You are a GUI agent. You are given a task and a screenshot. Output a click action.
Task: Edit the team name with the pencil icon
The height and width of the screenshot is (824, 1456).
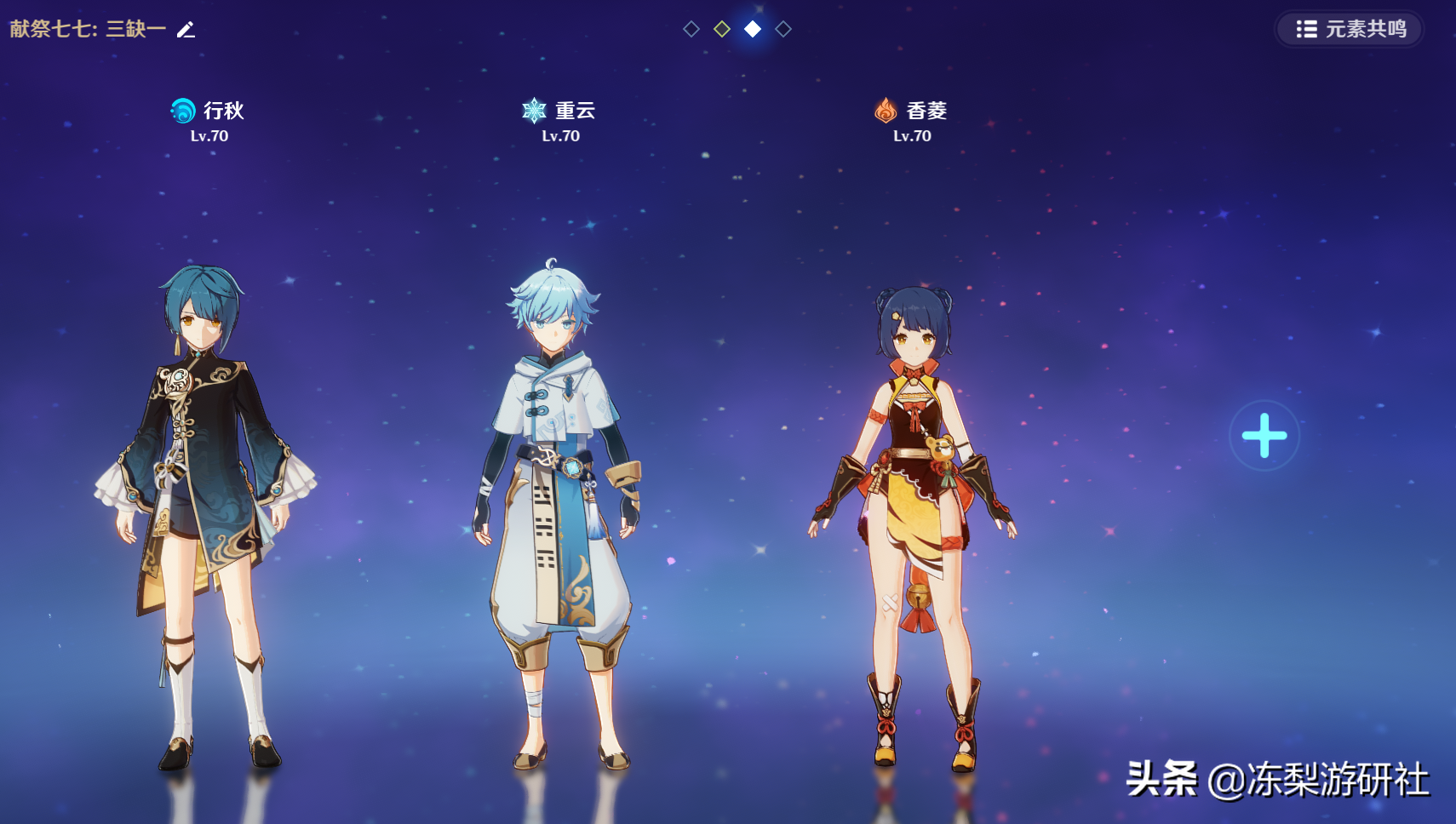186,30
